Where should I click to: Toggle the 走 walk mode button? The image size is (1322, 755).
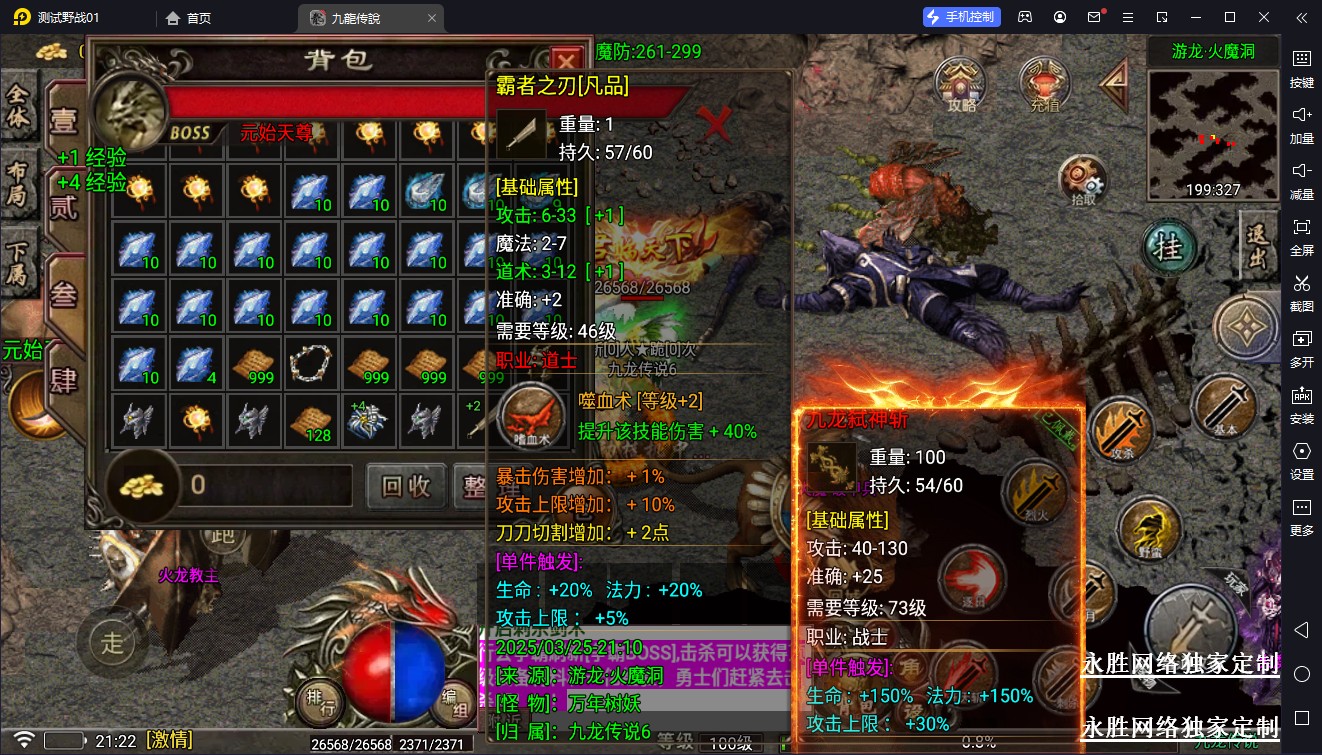coord(112,641)
